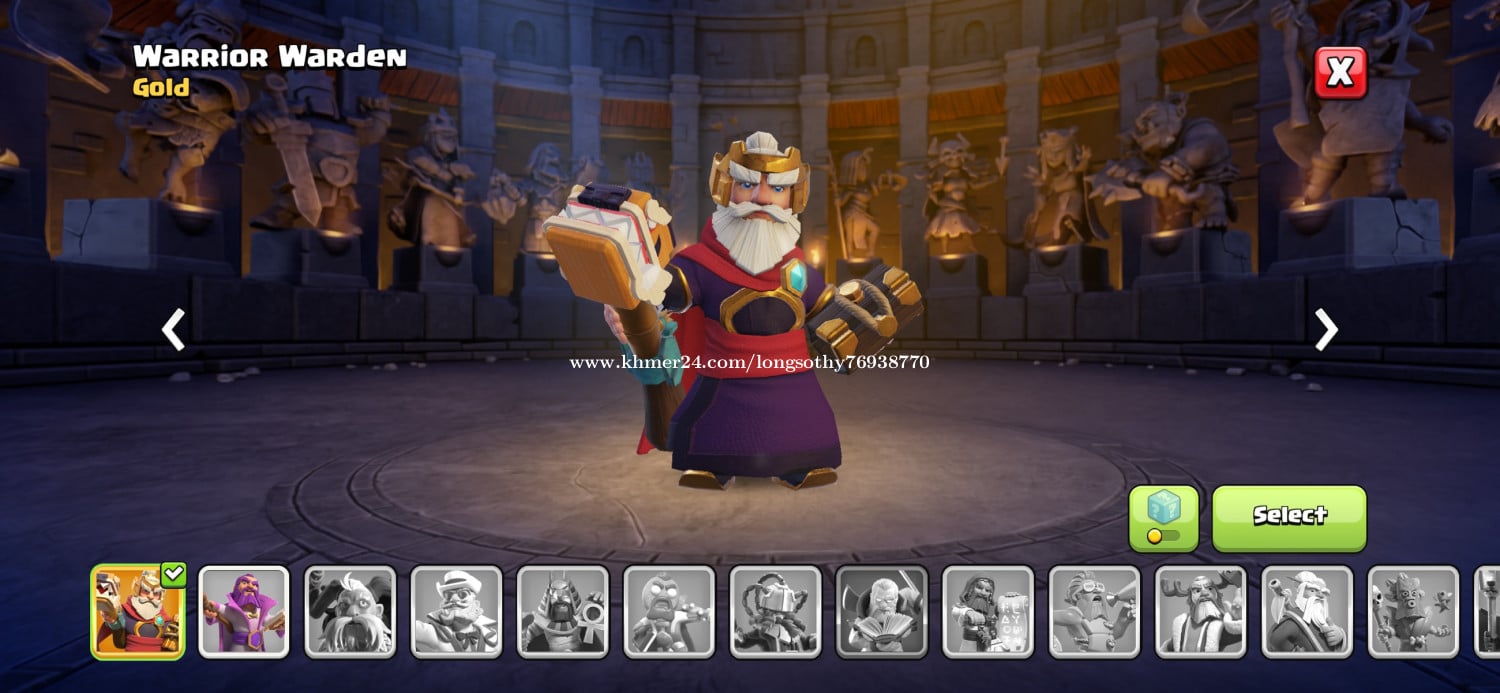
Task: Preview the Warden skin reading open book
Action: [x=882, y=612]
